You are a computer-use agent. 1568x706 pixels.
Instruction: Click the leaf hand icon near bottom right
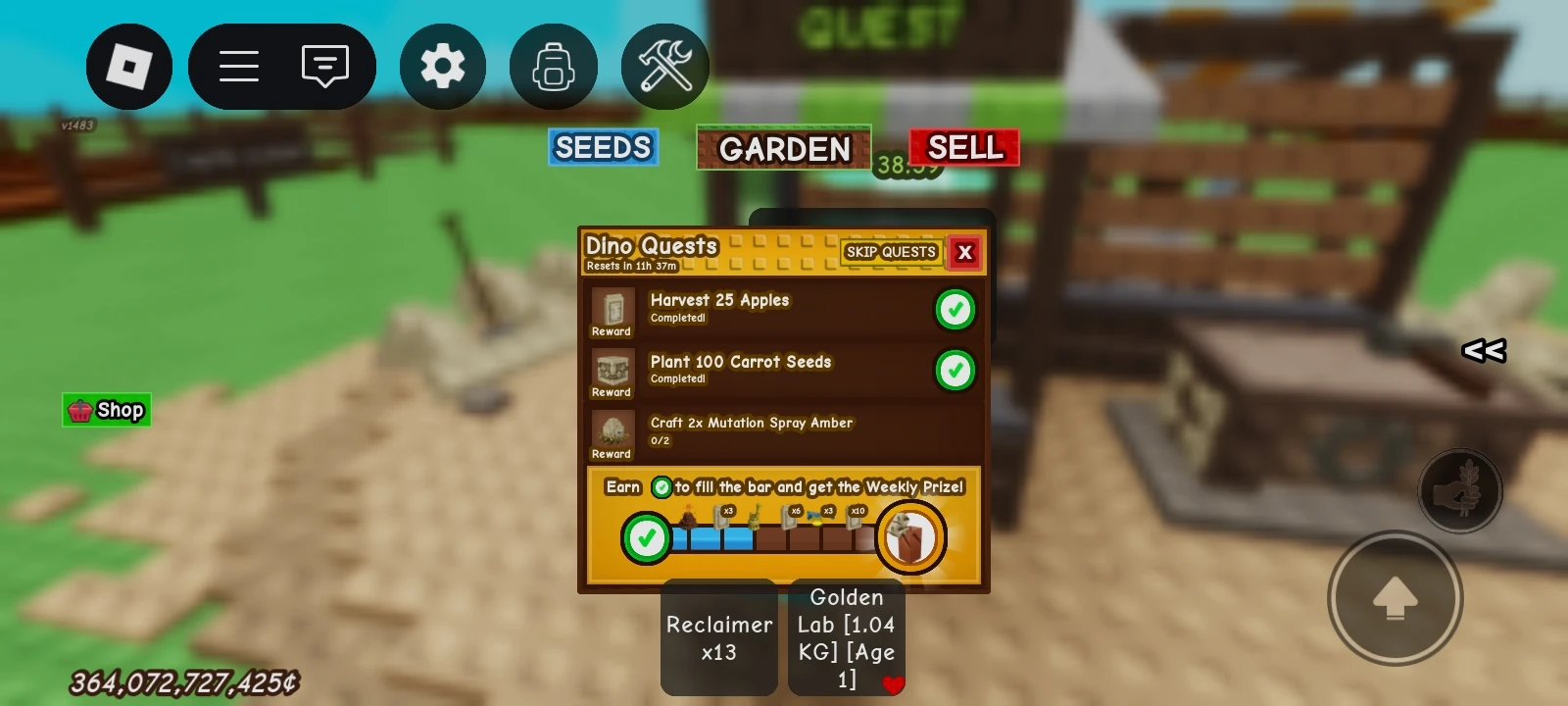(1461, 491)
